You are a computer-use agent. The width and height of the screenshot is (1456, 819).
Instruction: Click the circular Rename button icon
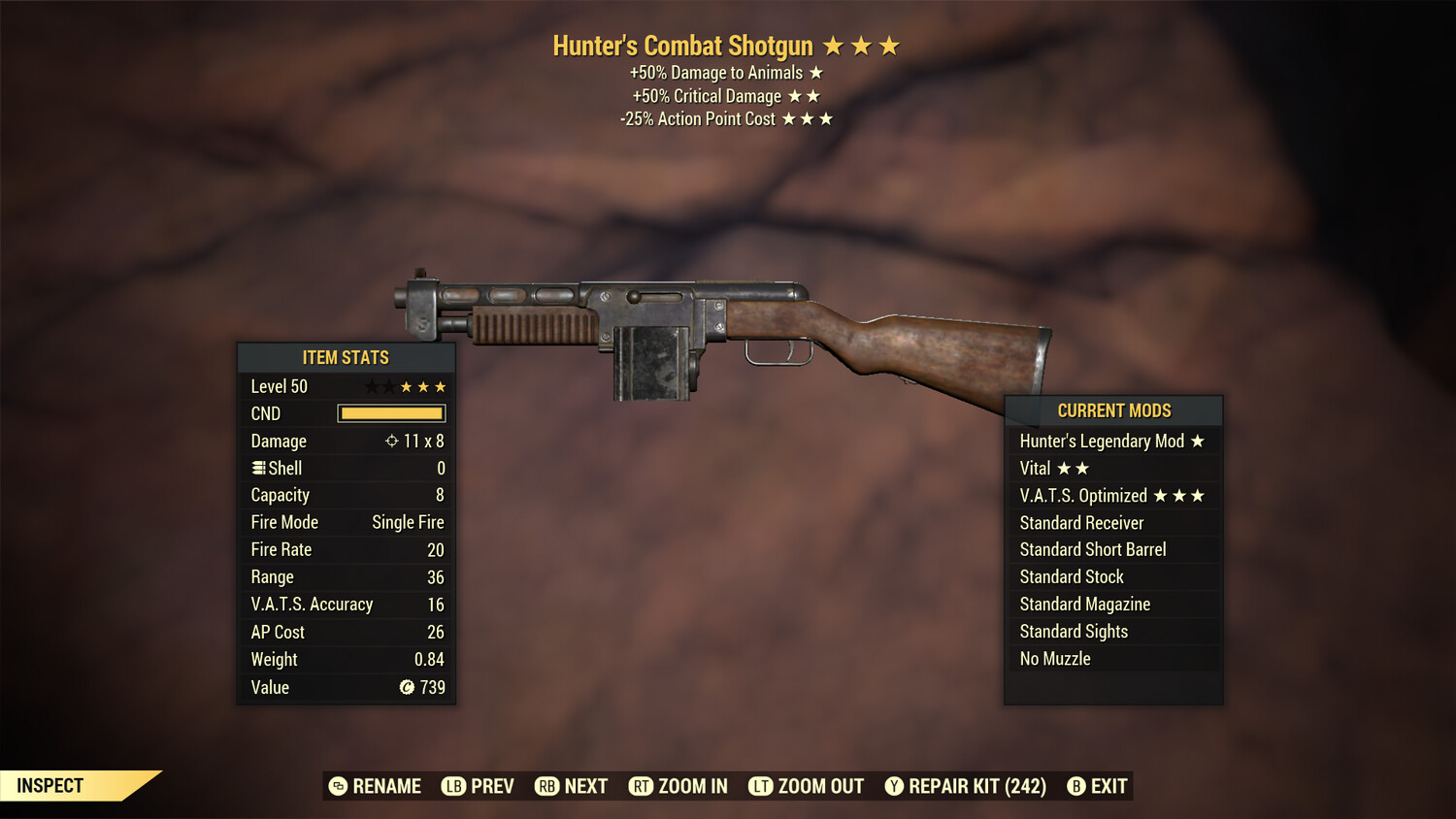pos(338,786)
